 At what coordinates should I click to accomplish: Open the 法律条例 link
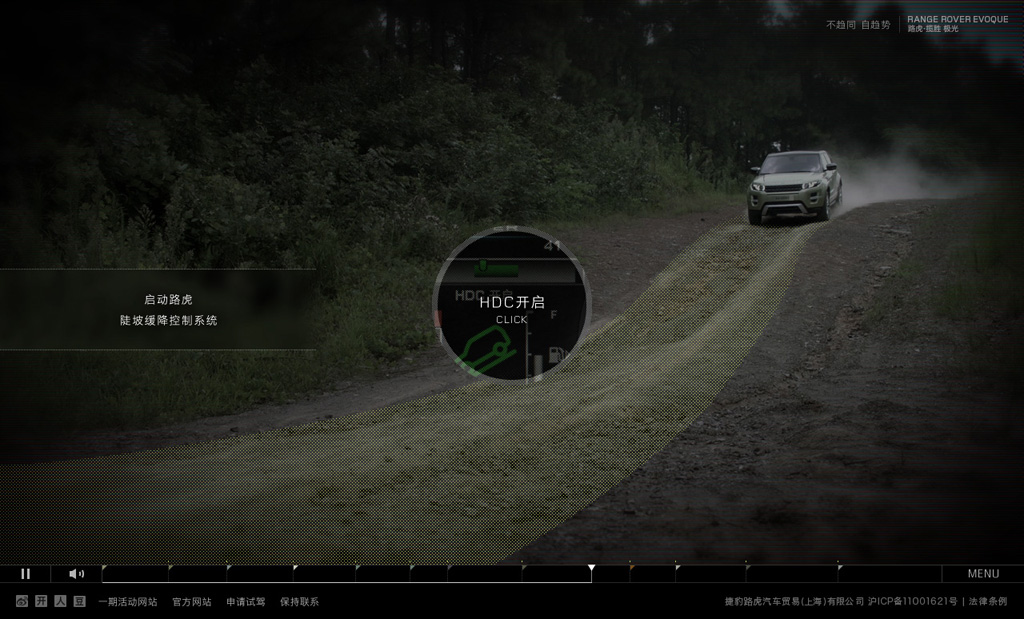click(988, 602)
